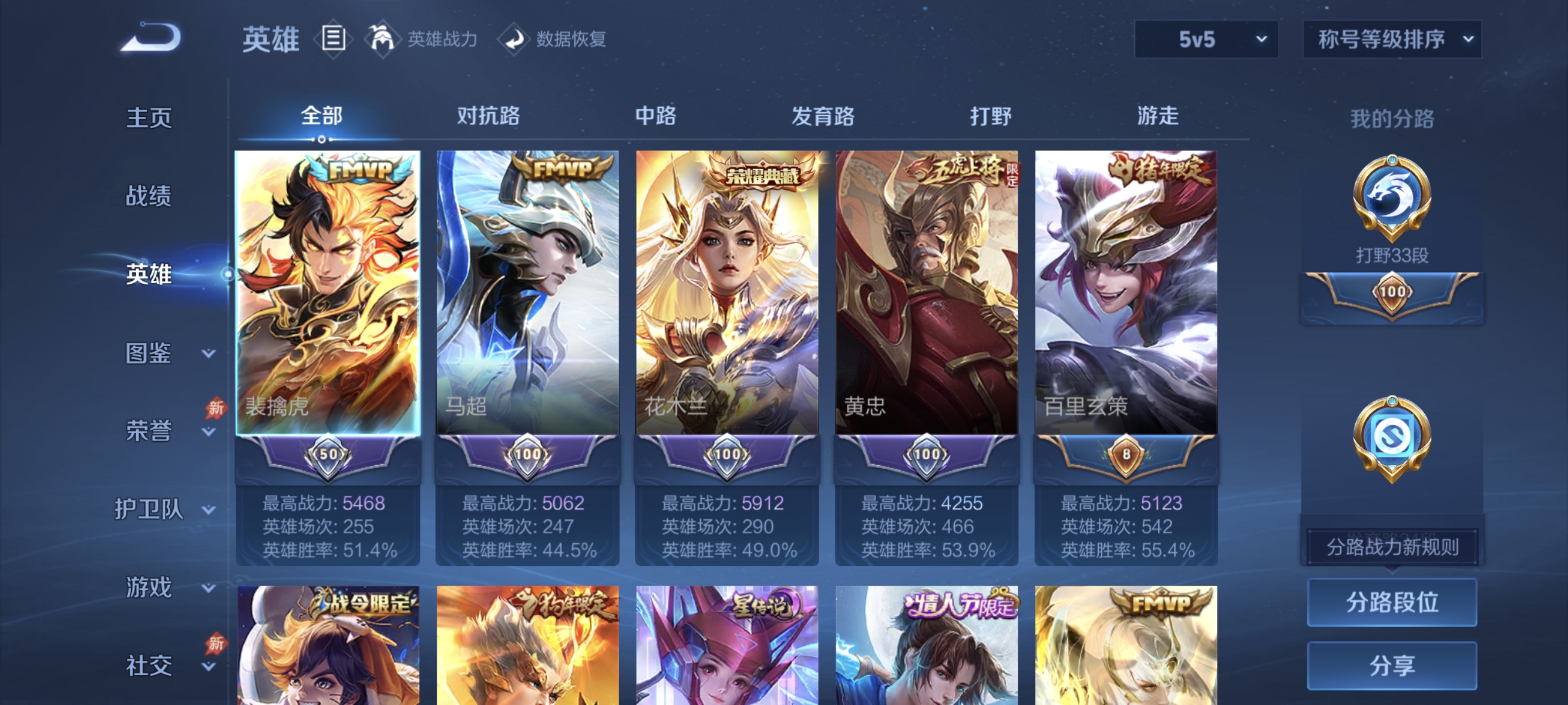Screen dimensions: 1568x705
Task: Click the 分路段位 button
Action: pos(1392,603)
